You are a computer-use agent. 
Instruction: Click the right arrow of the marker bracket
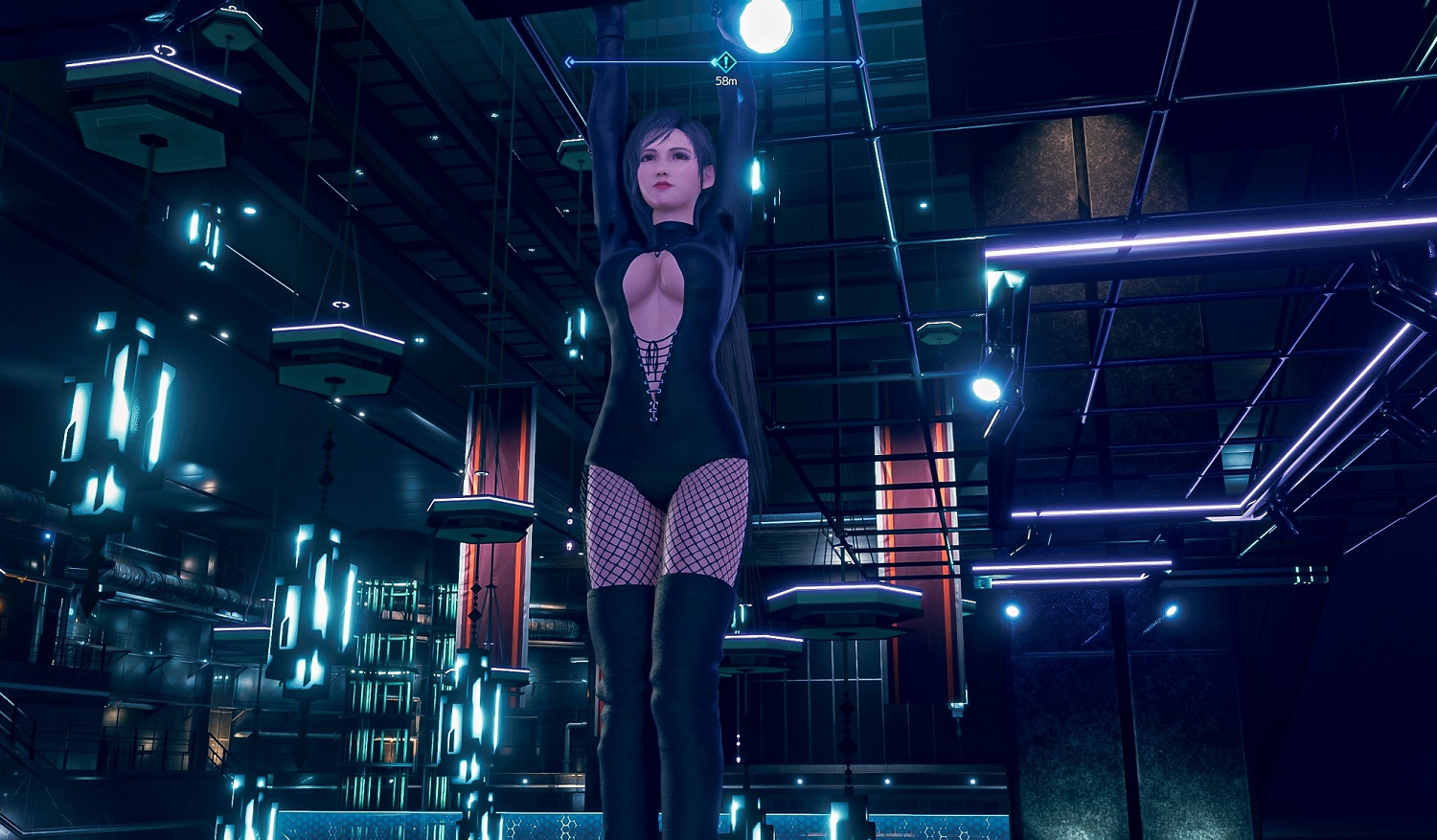(x=862, y=61)
